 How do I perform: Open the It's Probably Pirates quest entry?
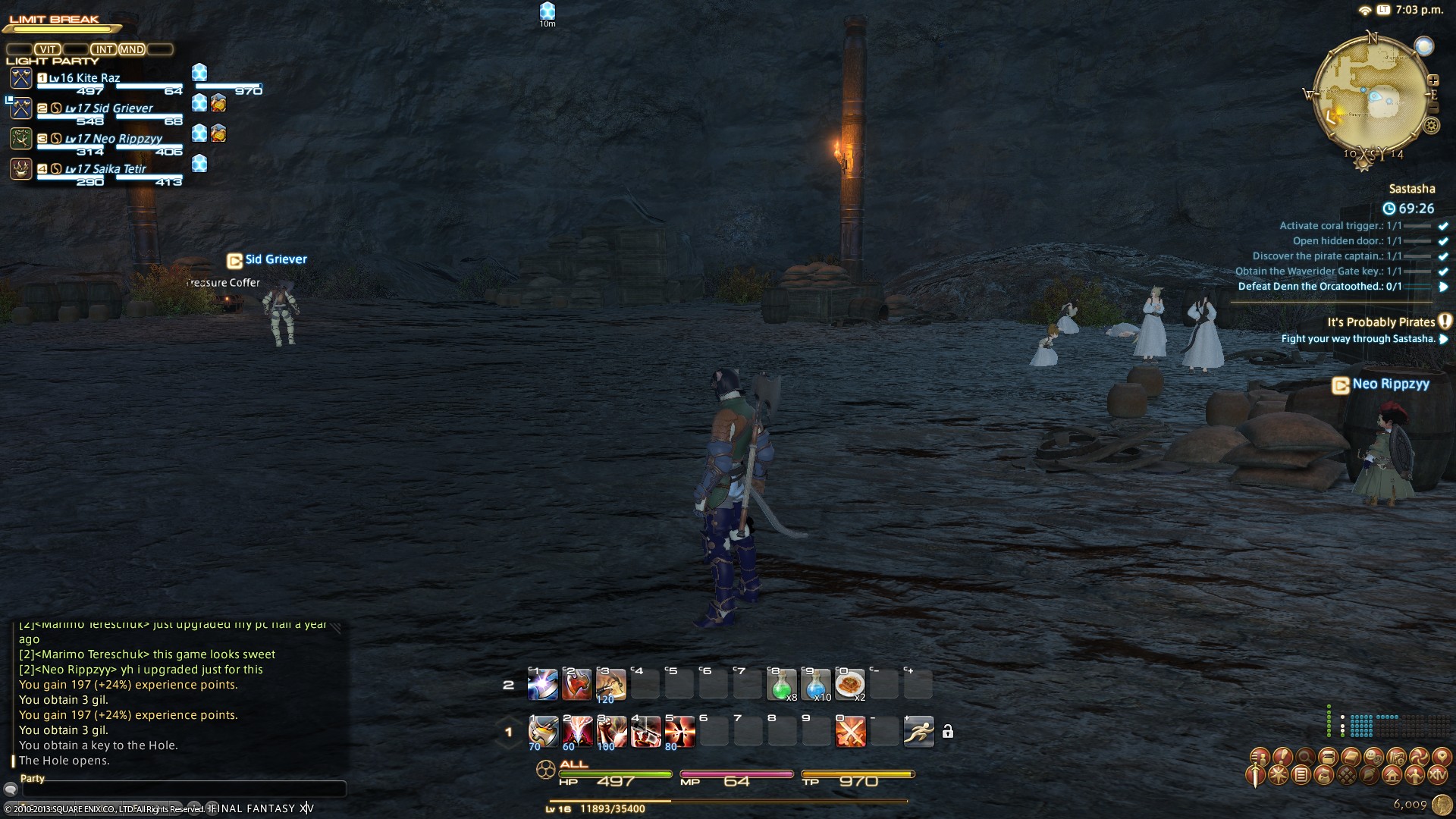click(1380, 322)
